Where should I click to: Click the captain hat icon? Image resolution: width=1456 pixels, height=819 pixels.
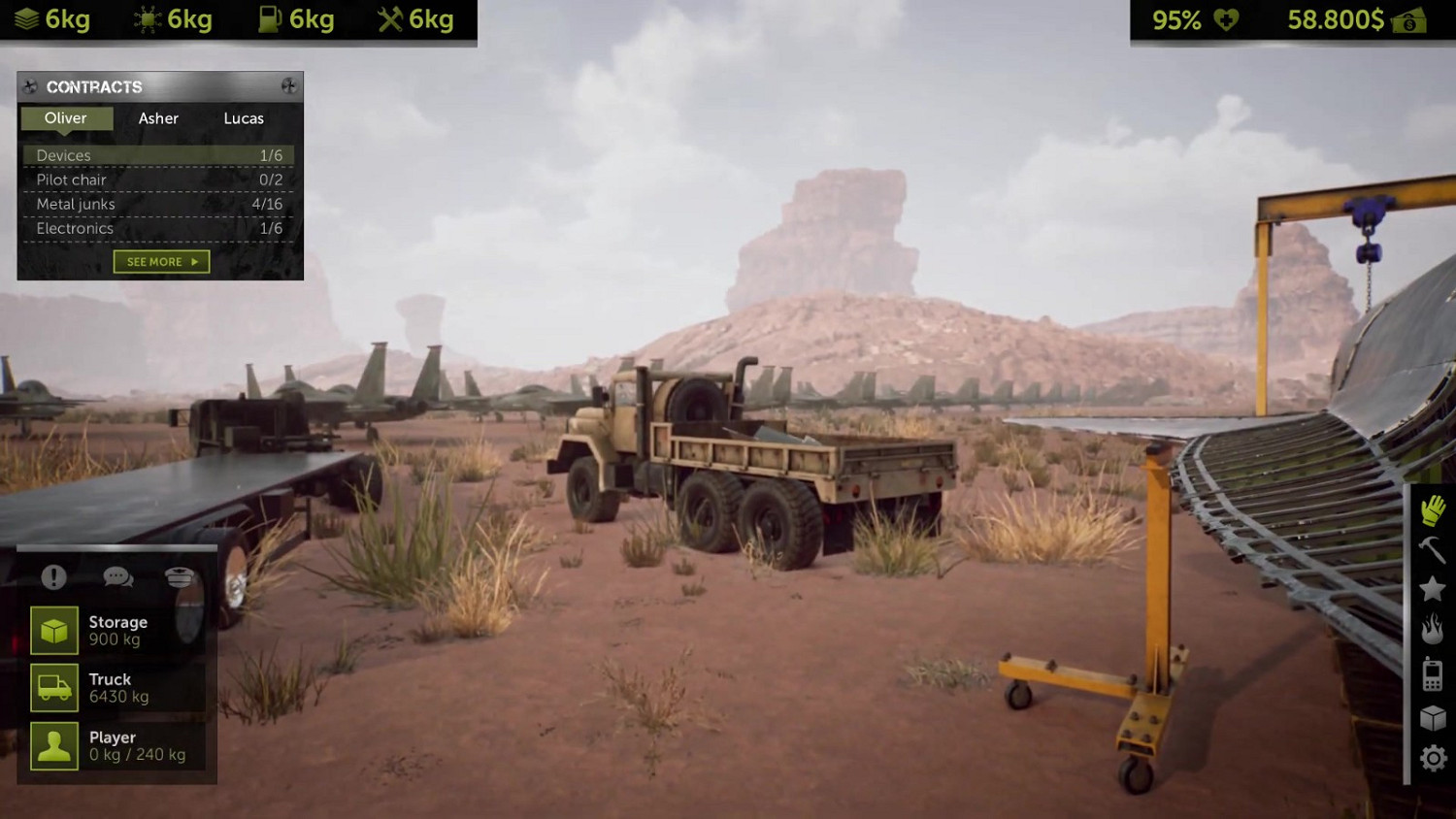coord(181,576)
